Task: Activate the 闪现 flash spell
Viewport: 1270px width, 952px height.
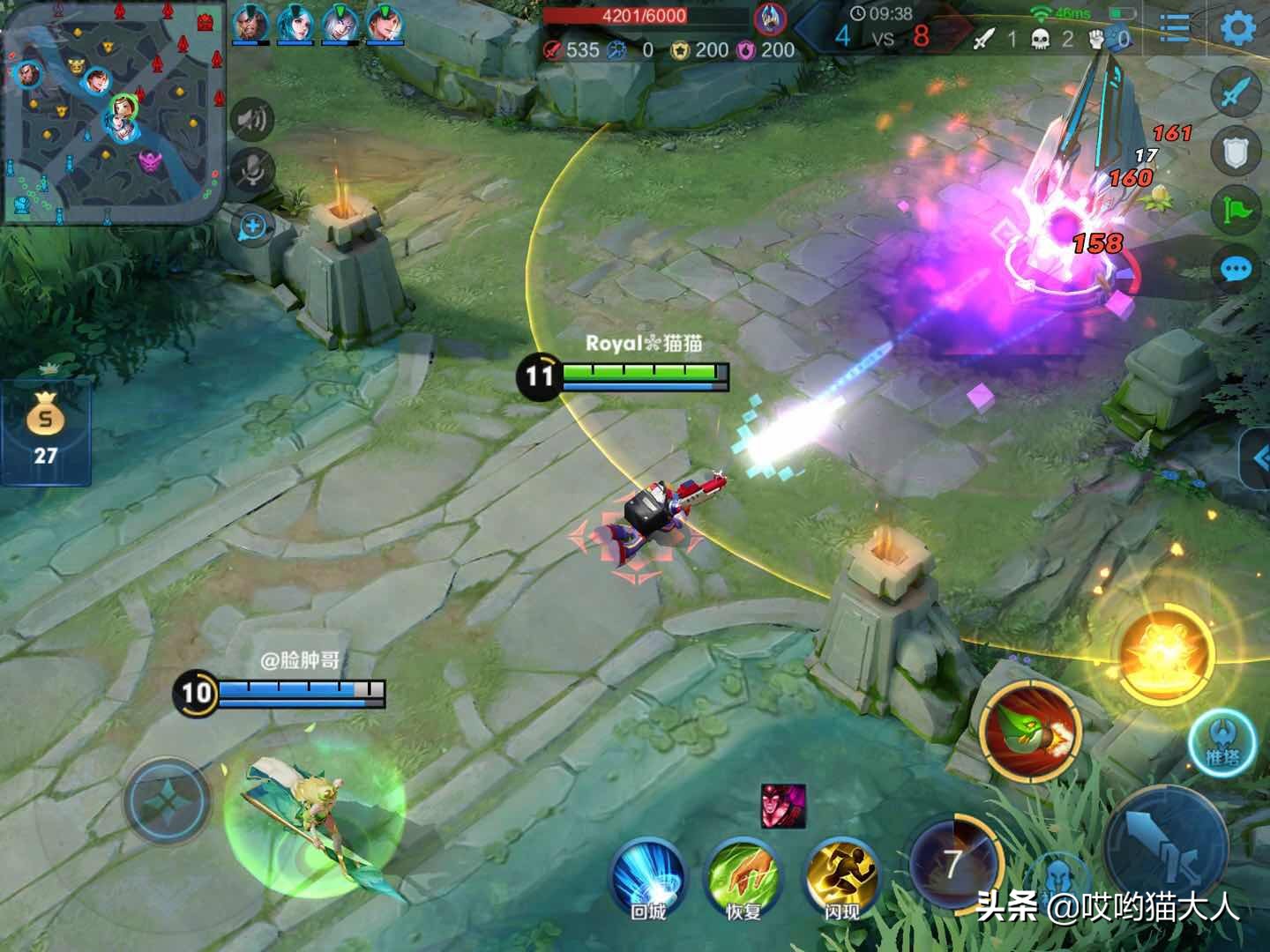Action: tap(841, 878)
